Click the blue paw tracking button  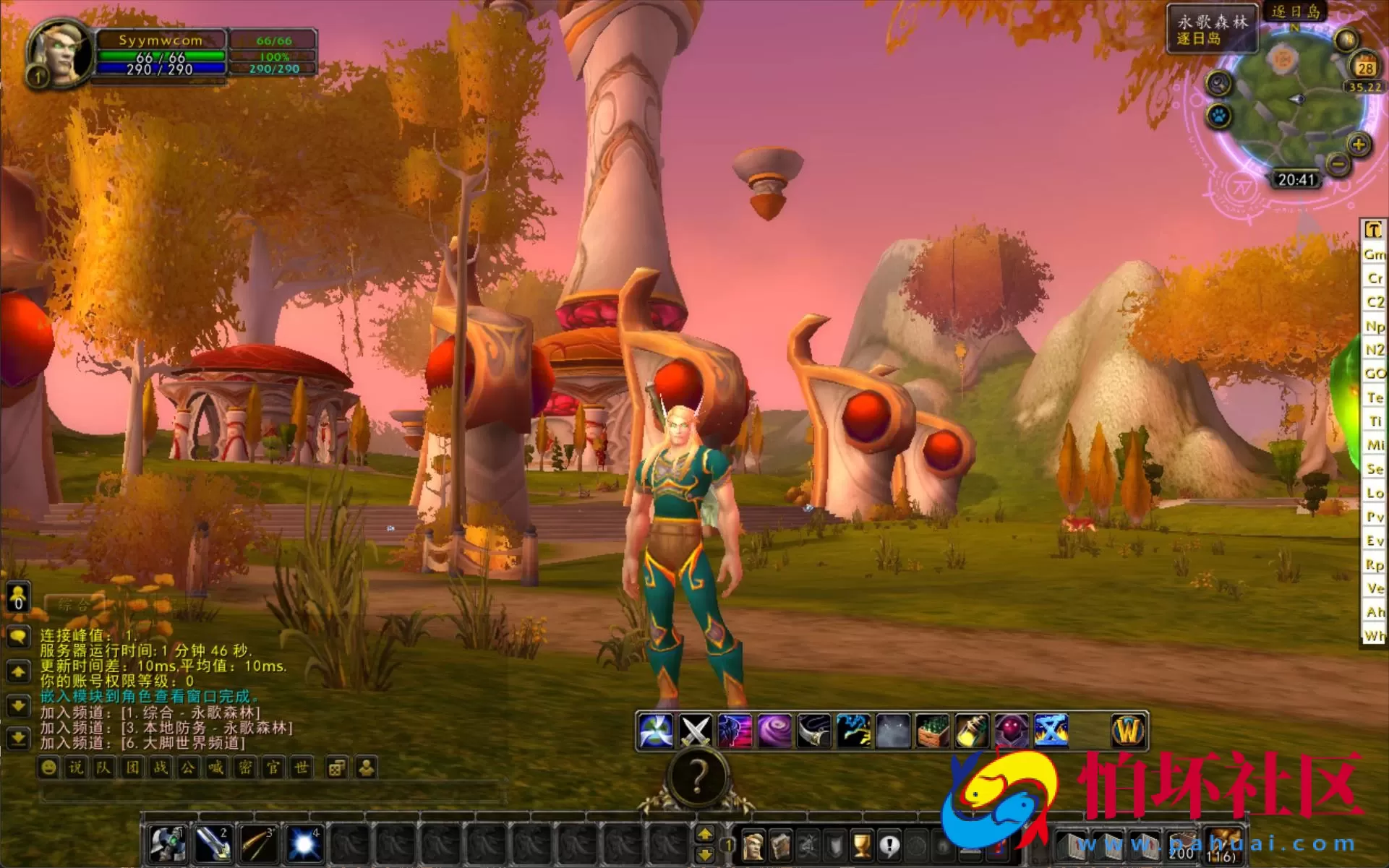pos(1219,116)
